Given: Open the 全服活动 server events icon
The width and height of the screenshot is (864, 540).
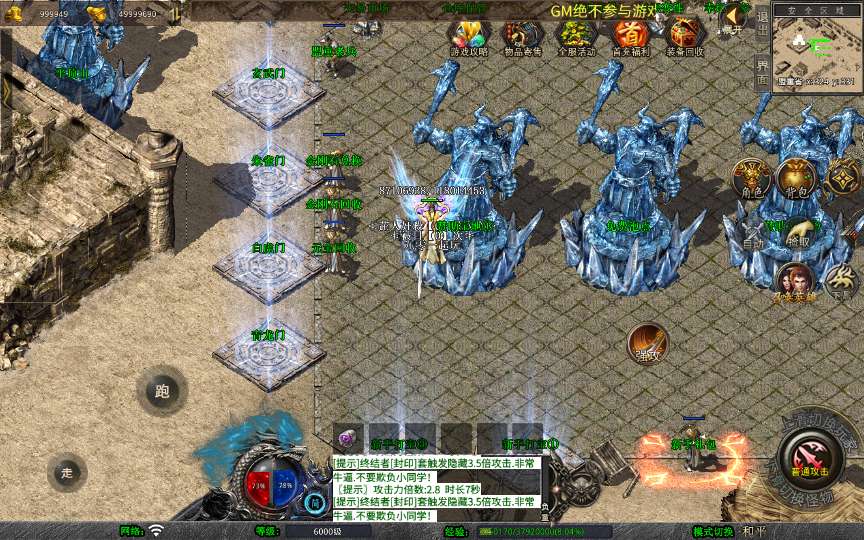Looking at the screenshot, I should pyautogui.click(x=574, y=38).
